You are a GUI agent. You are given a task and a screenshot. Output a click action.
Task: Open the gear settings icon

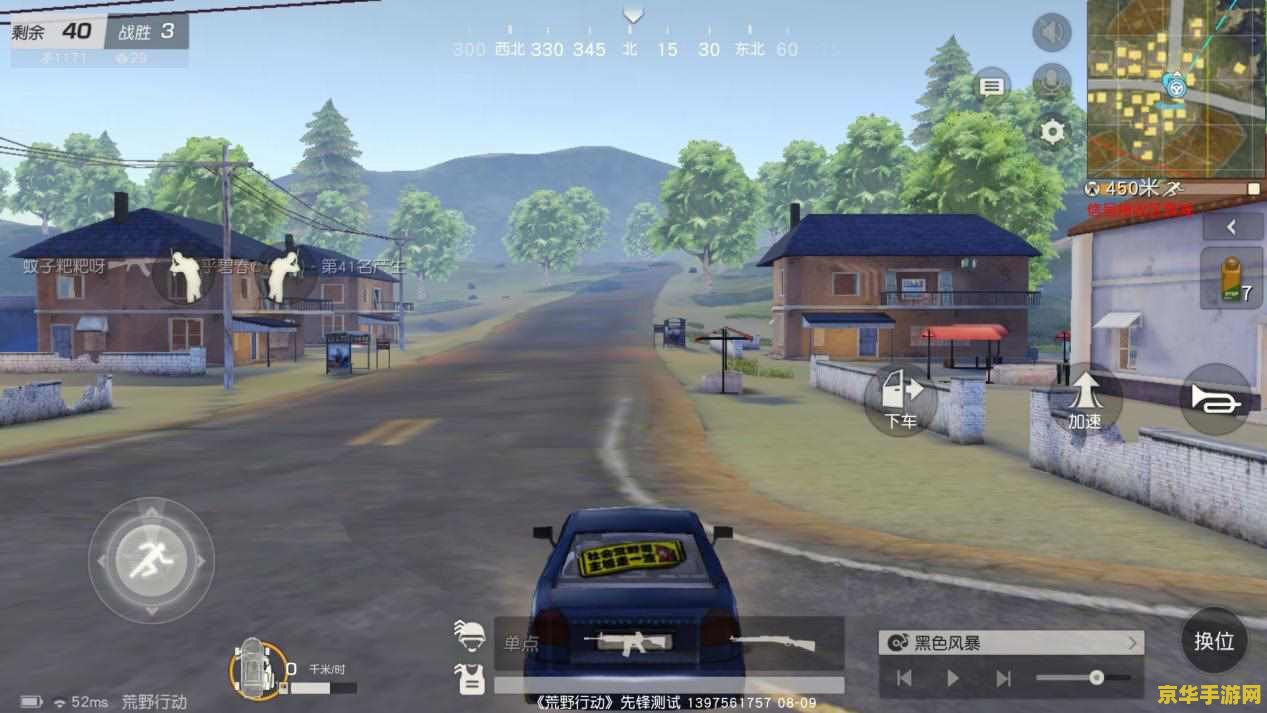[x=1052, y=131]
